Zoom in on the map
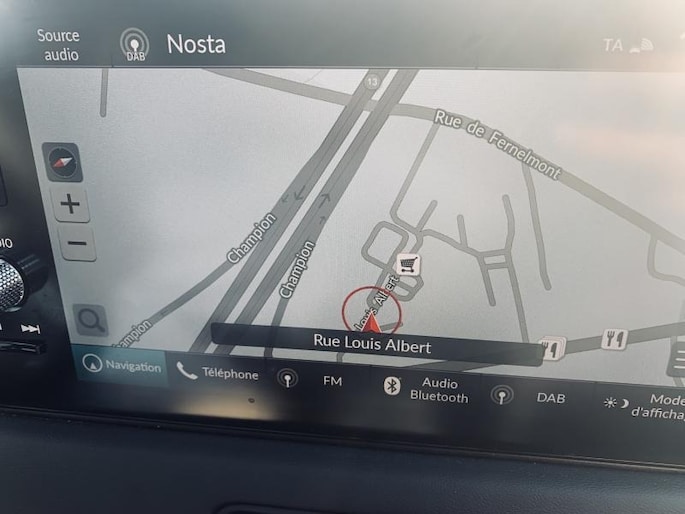 [70, 205]
